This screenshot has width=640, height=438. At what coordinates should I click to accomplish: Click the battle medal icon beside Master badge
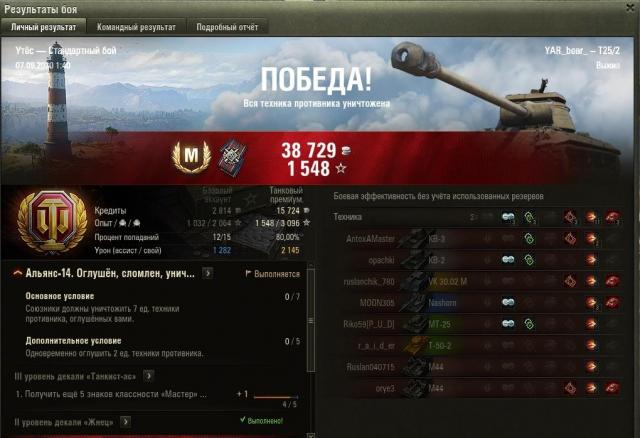(234, 156)
